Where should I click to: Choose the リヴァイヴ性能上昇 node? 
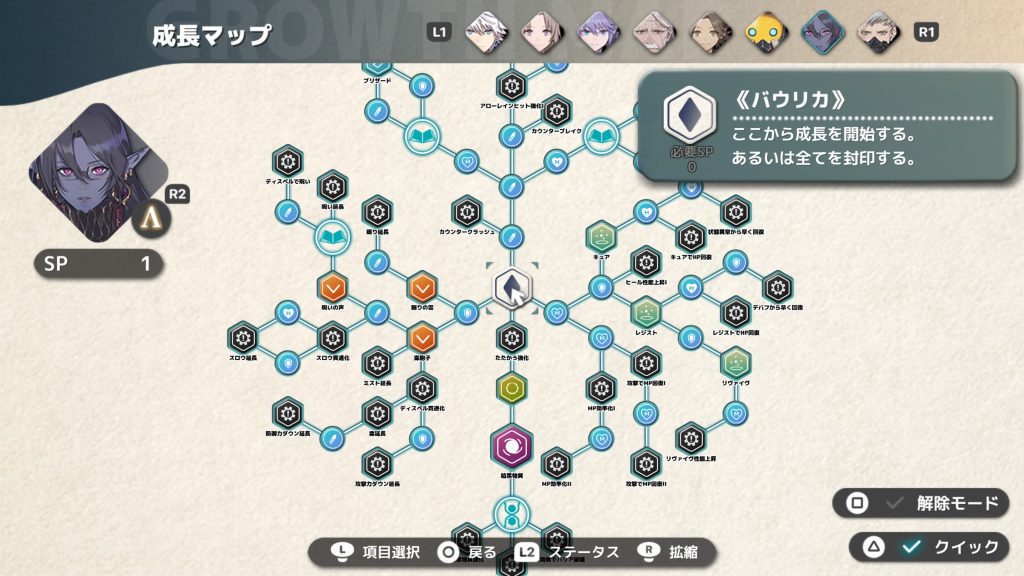pyautogui.click(x=691, y=438)
